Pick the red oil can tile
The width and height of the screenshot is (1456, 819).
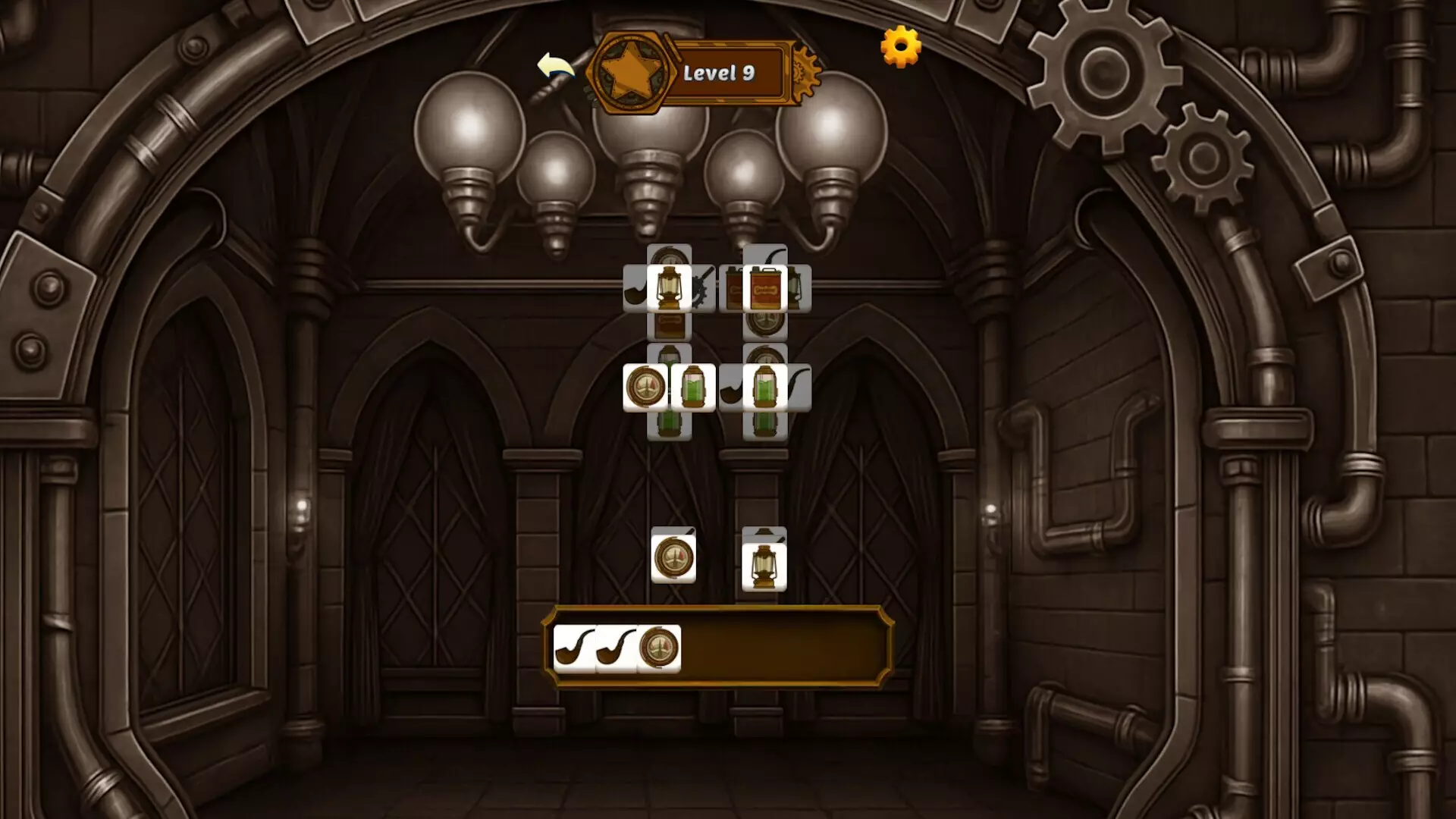[766, 289]
